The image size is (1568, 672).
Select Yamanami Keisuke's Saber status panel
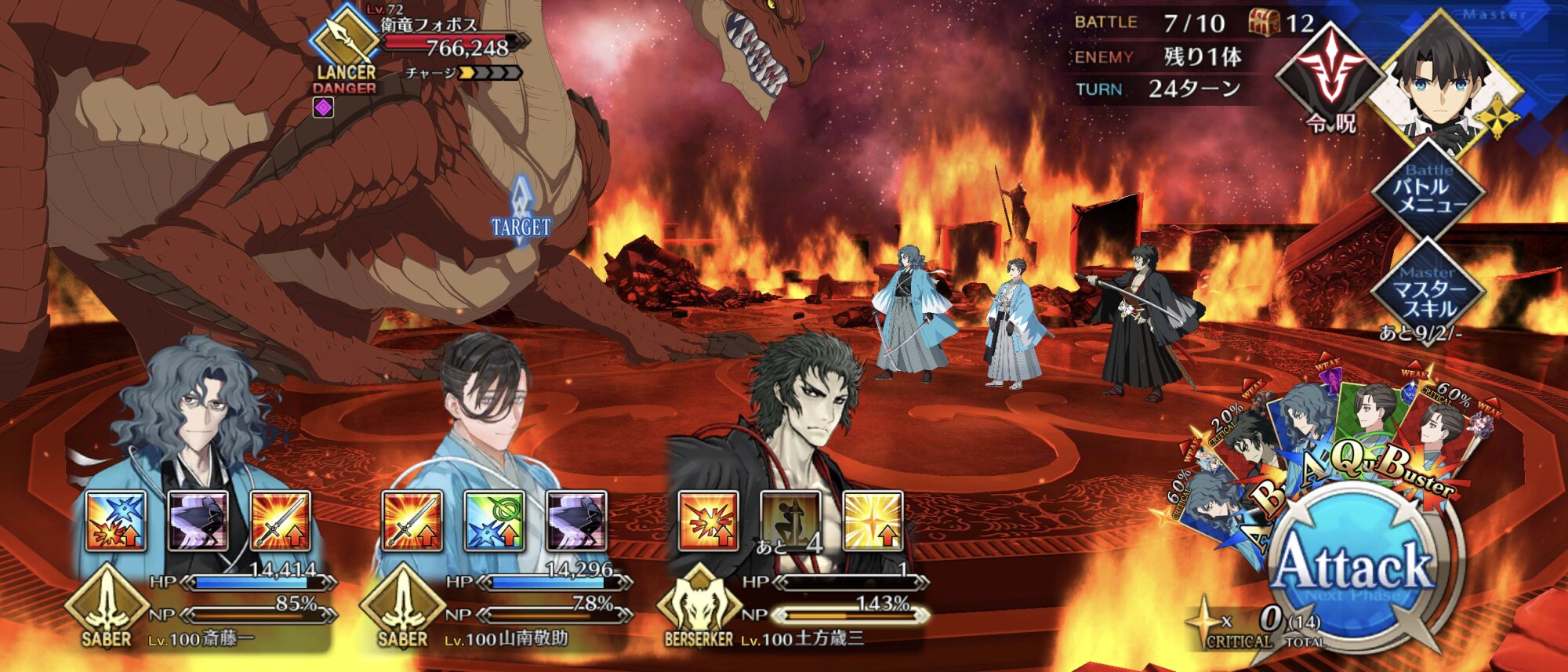pos(502,612)
